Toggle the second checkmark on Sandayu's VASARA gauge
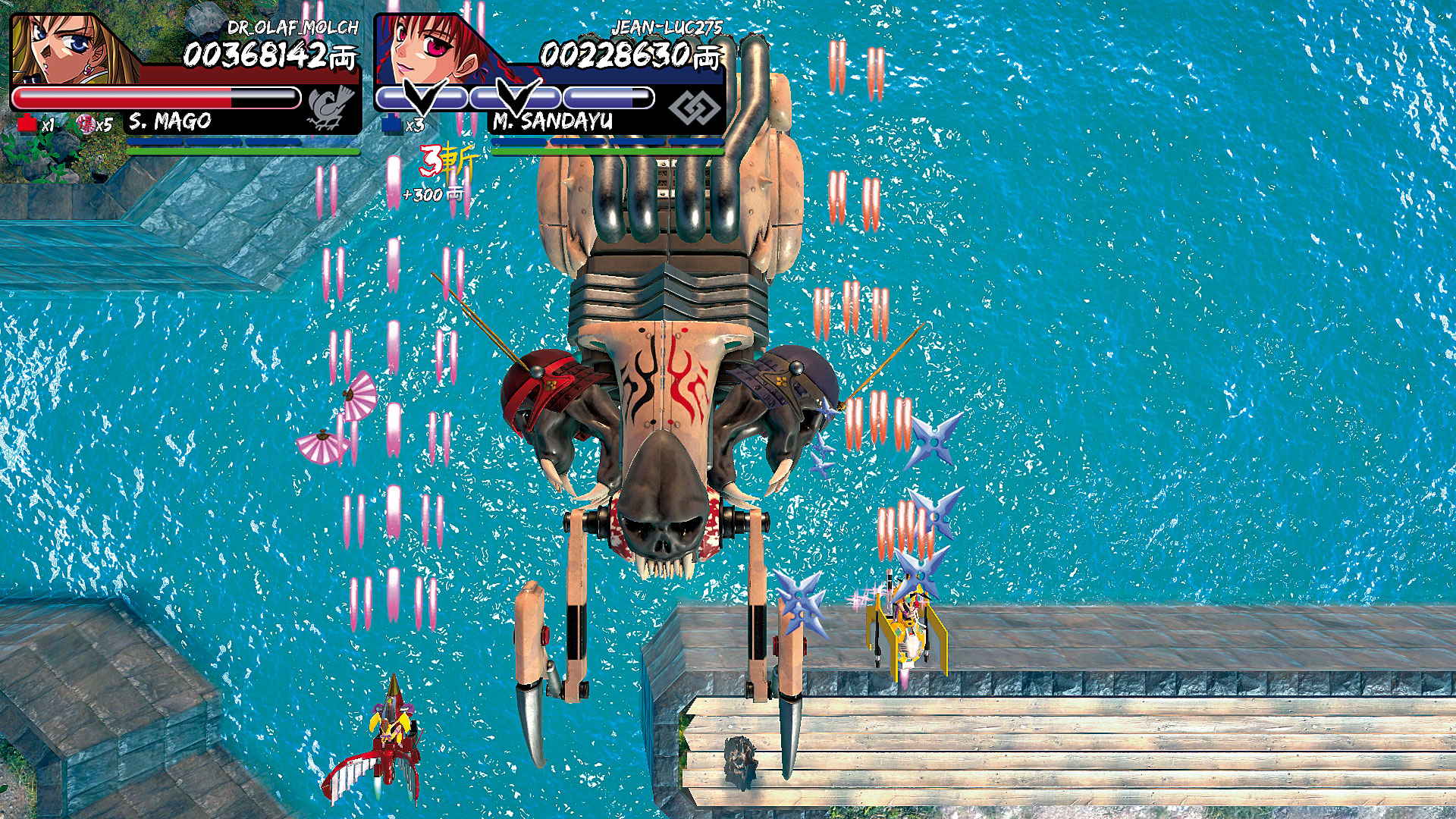Viewport: 1456px width, 819px height. (x=516, y=96)
